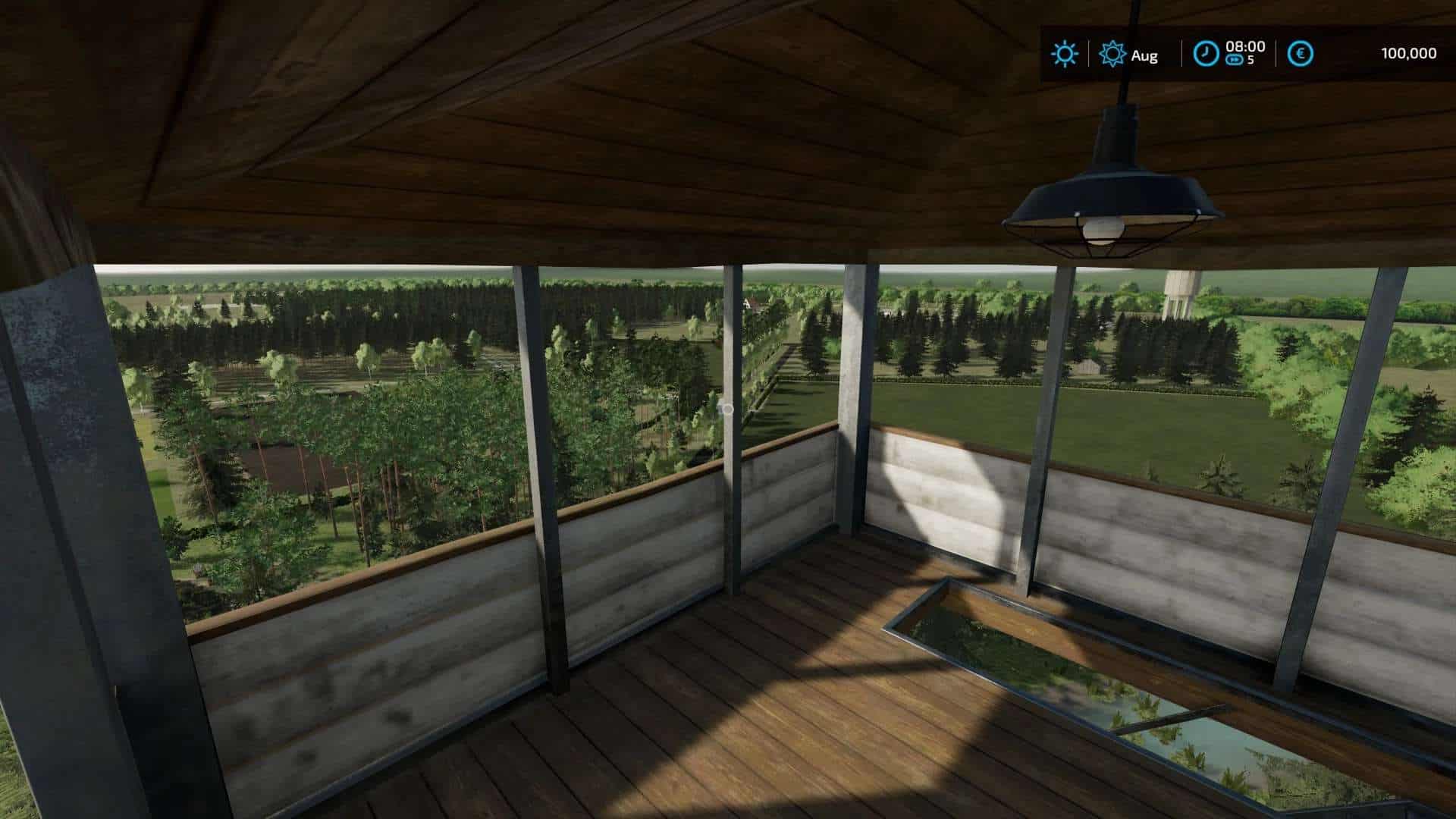Select the weather forecast sun icon
Screen dimensions: 1456x819
coord(1112,54)
